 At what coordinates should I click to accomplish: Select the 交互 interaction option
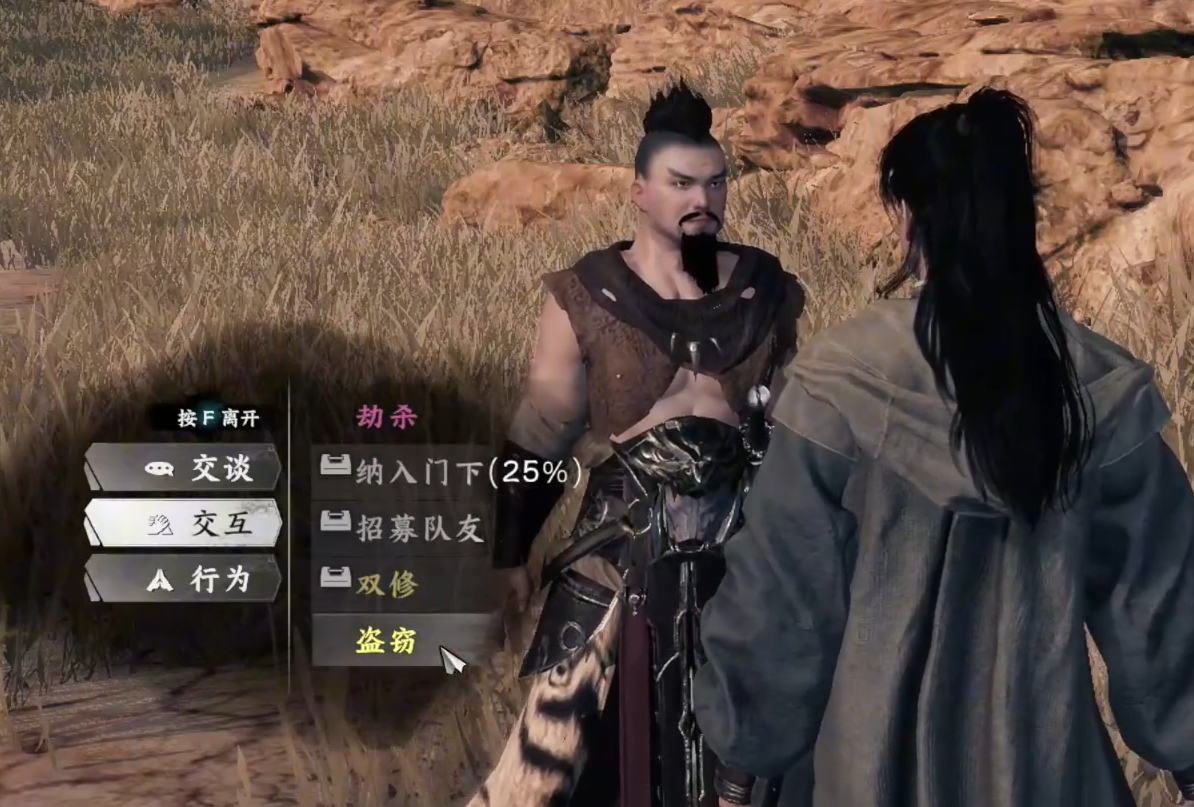click(x=183, y=523)
